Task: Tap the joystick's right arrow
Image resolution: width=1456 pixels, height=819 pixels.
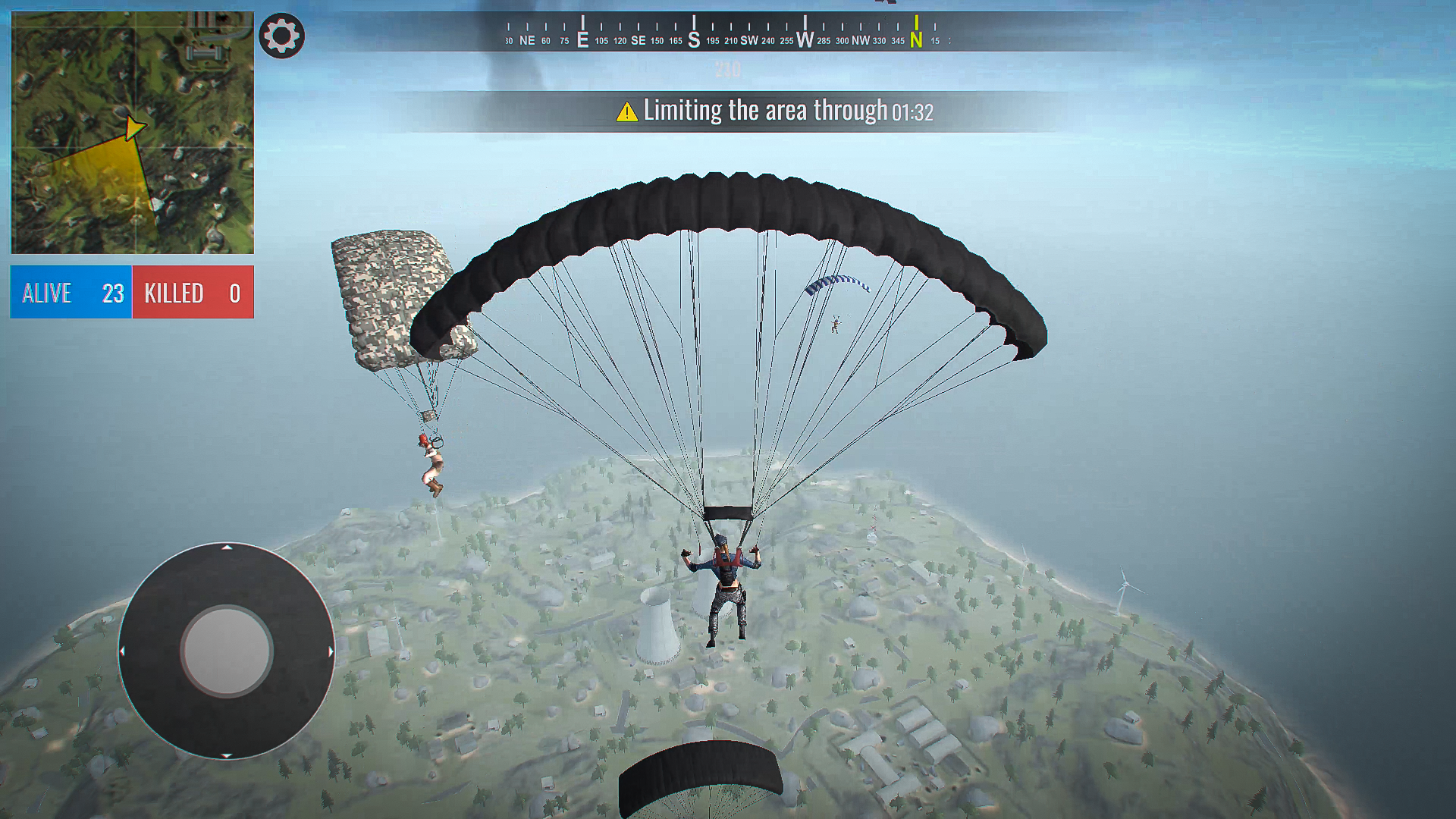Action: pos(331,651)
